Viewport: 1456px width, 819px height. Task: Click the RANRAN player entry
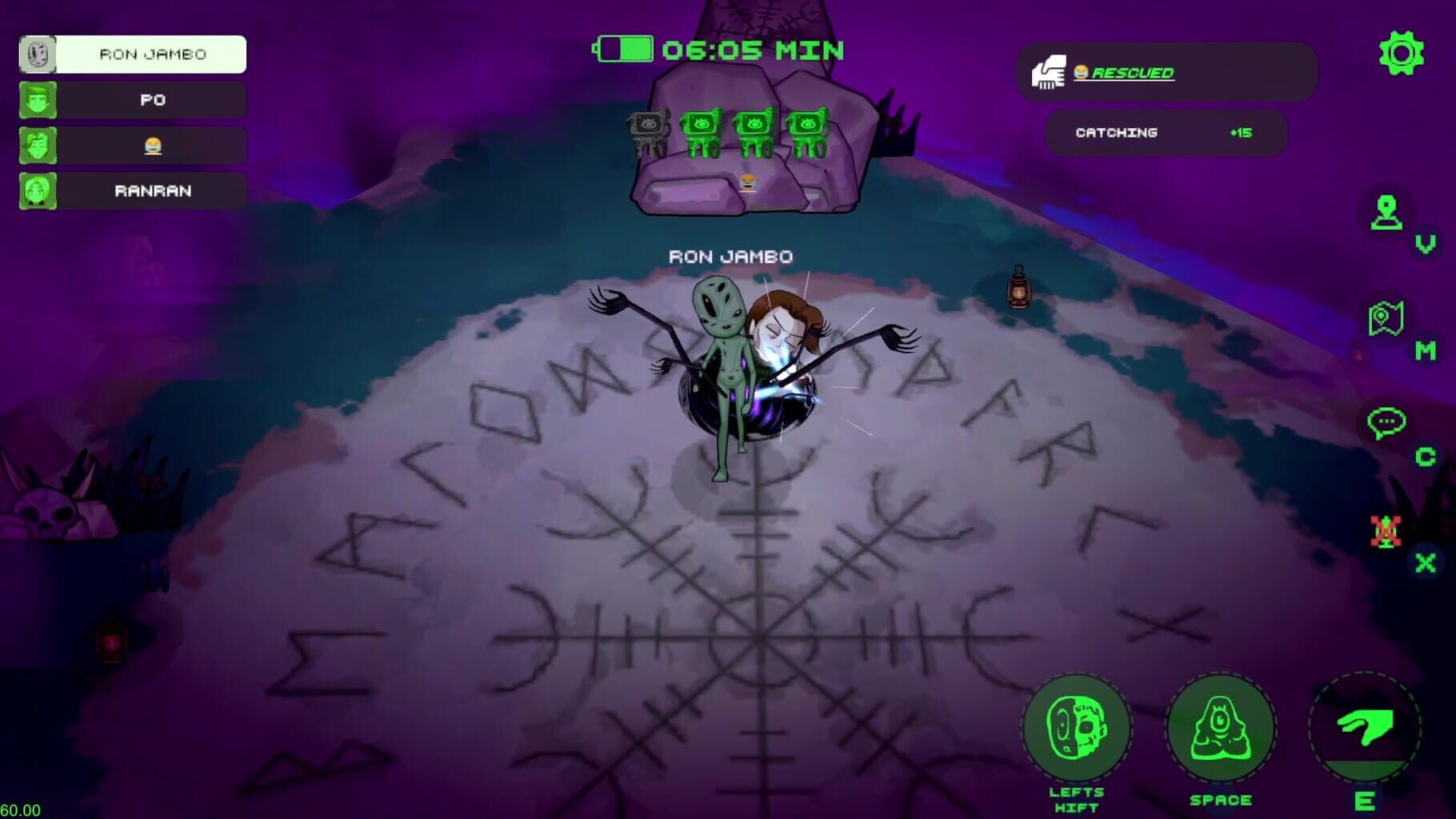pos(131,191)
